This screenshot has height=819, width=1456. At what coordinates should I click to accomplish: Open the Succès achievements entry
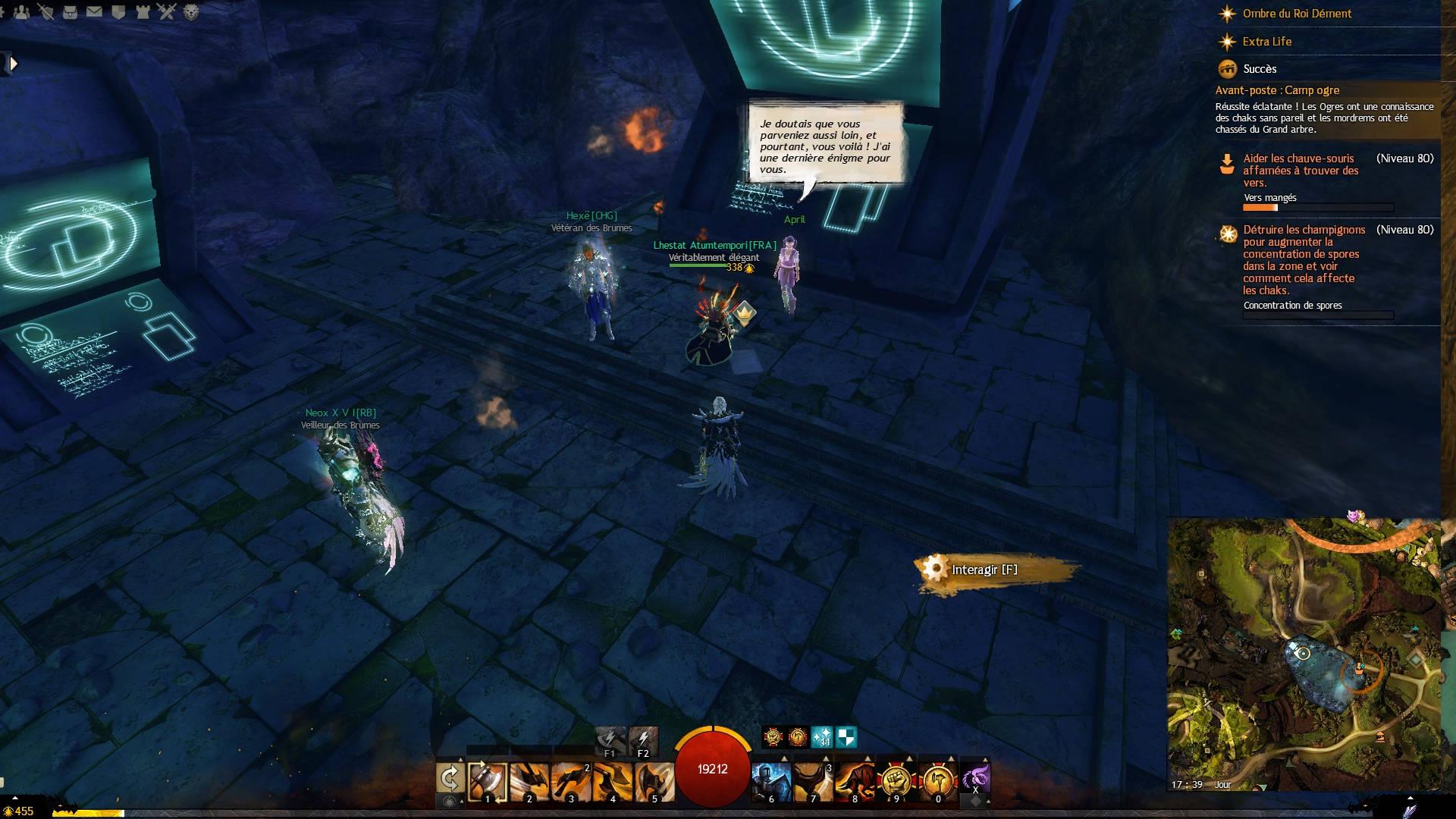coord(1260,69)
